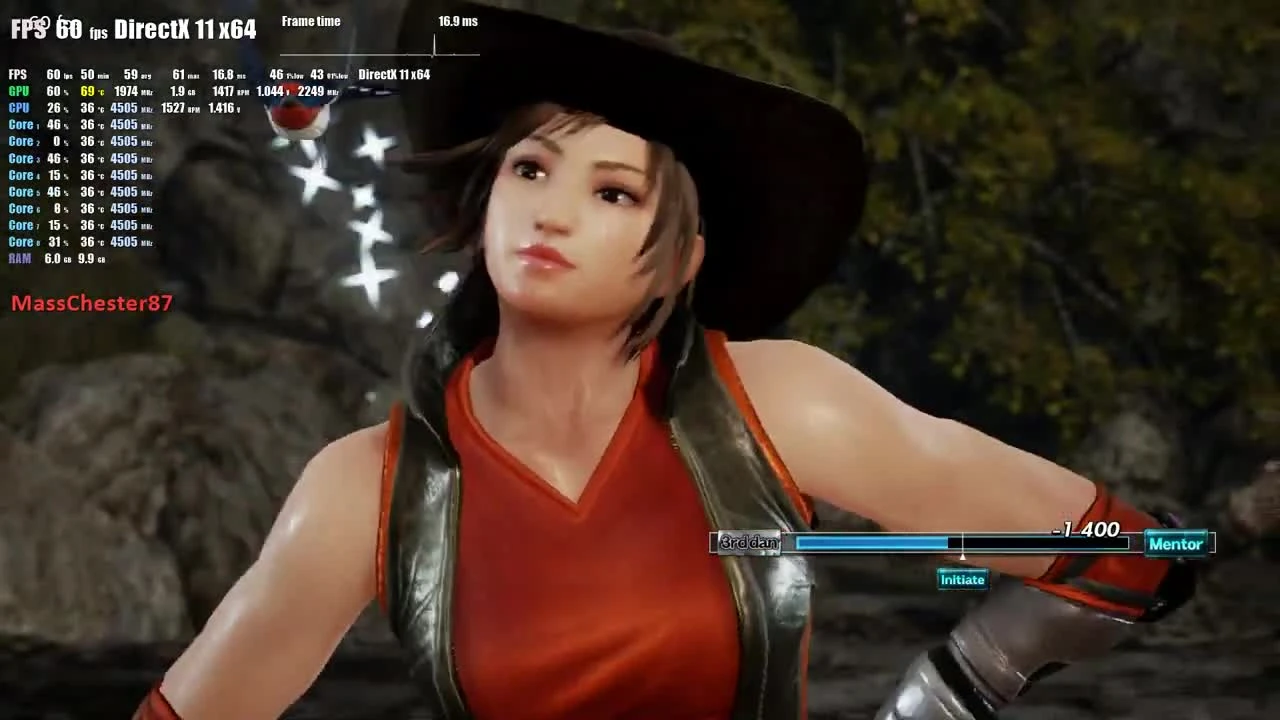Toggle the Core 8 usage readout
Image resolution: width=1280 pixels, height=720 pixels.
55,242
